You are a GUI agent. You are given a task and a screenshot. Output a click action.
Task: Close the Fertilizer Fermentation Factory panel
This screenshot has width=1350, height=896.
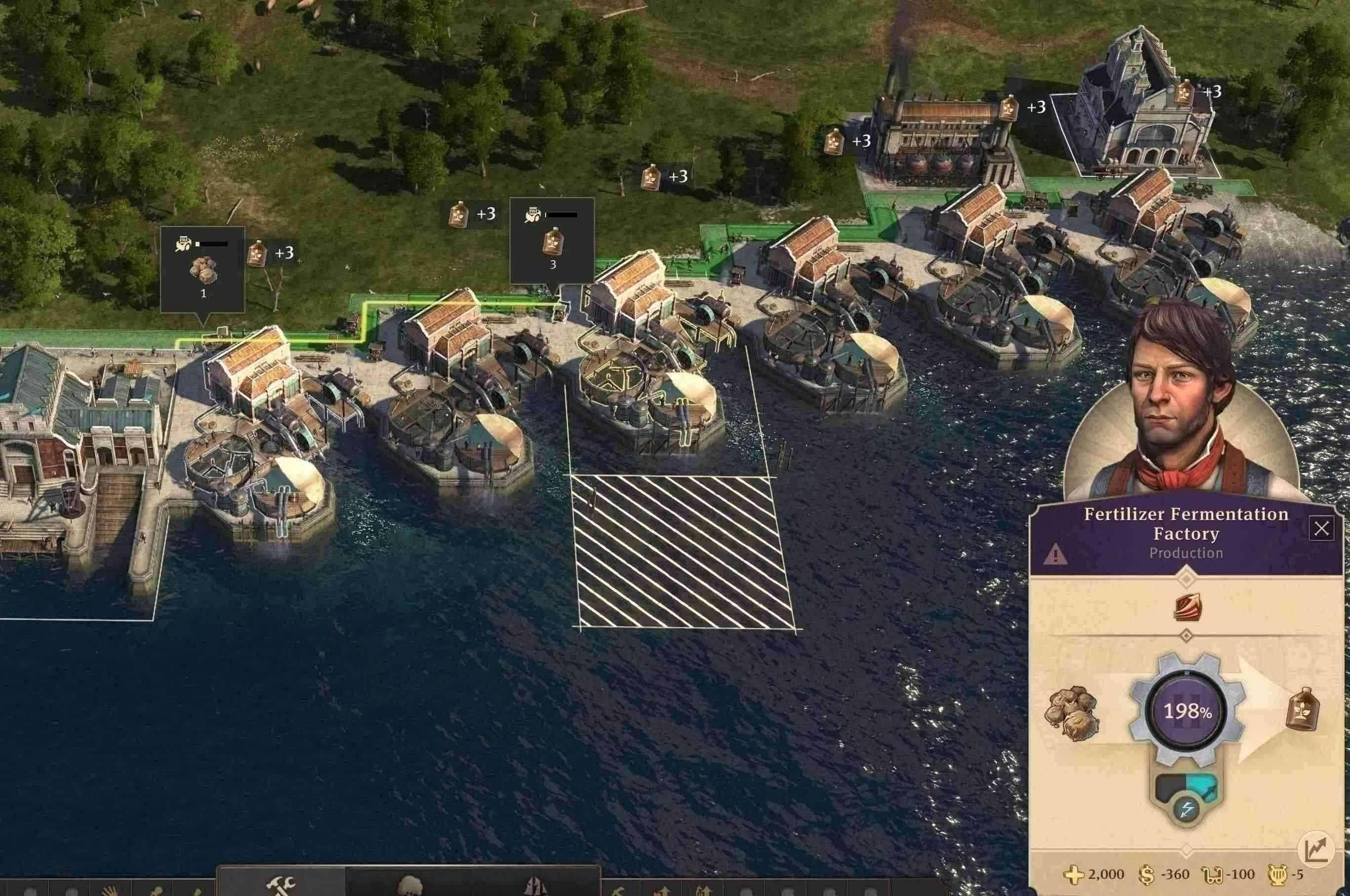pos(1321,529)
